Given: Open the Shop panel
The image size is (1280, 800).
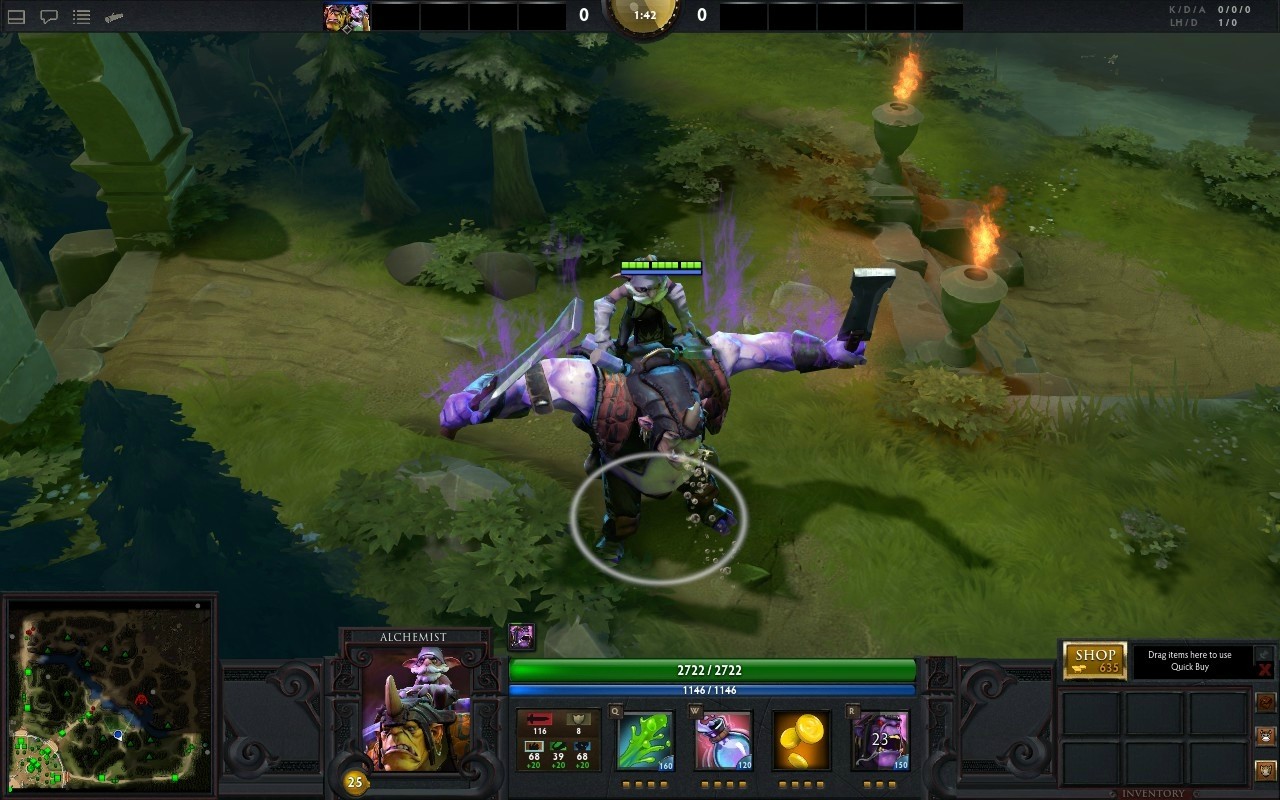Looking at the screenshot, I should 1094,660.
